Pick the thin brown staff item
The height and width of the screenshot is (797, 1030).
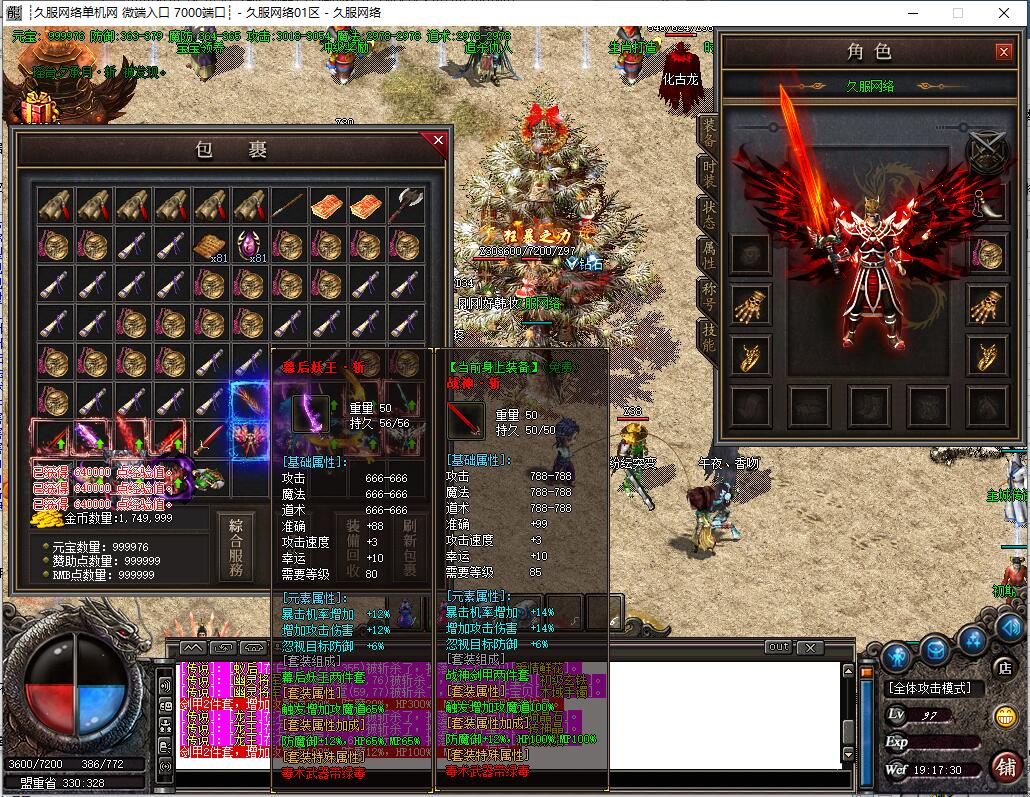(289, 205)
